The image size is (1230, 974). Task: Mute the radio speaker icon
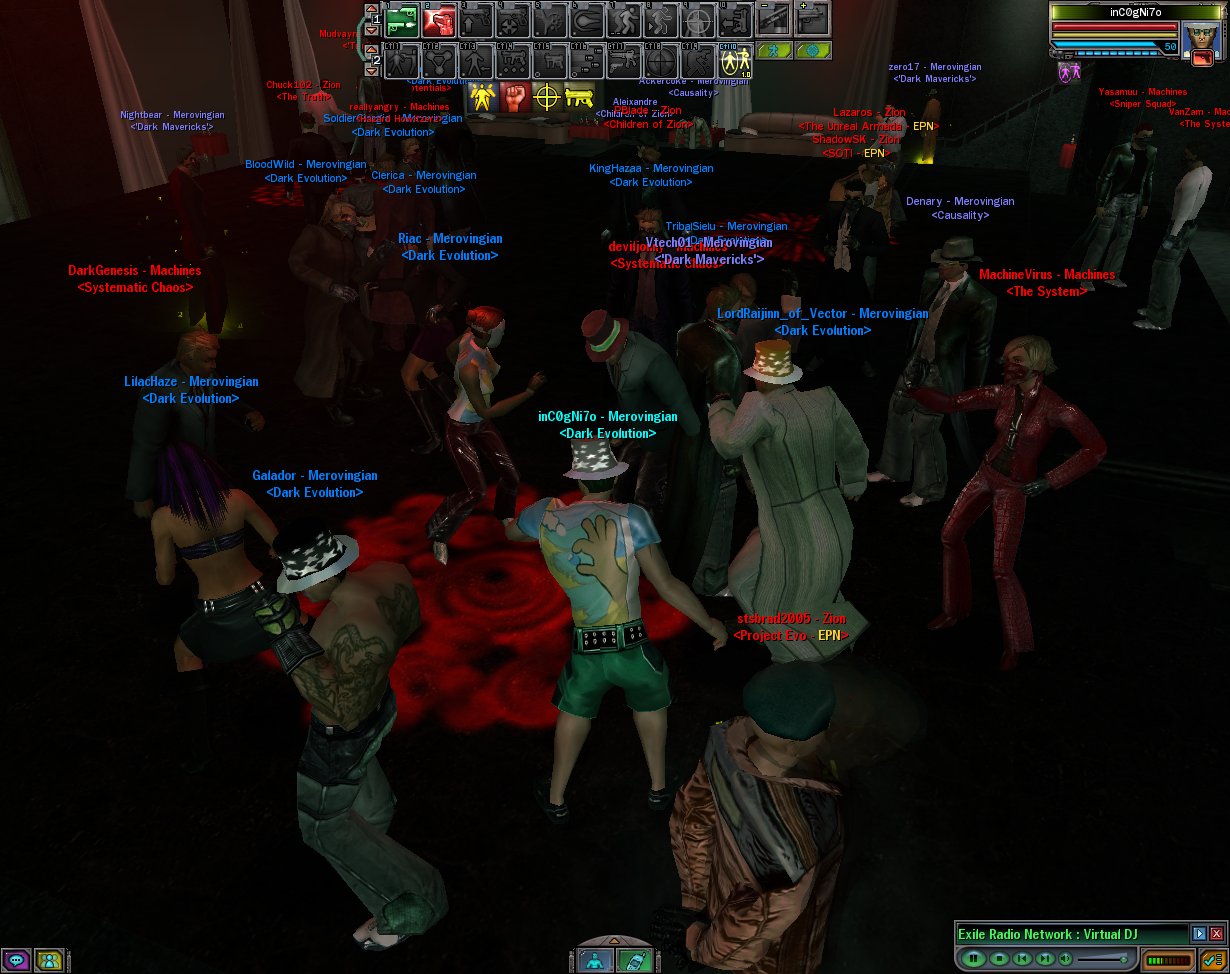[x=1066, y=959]
